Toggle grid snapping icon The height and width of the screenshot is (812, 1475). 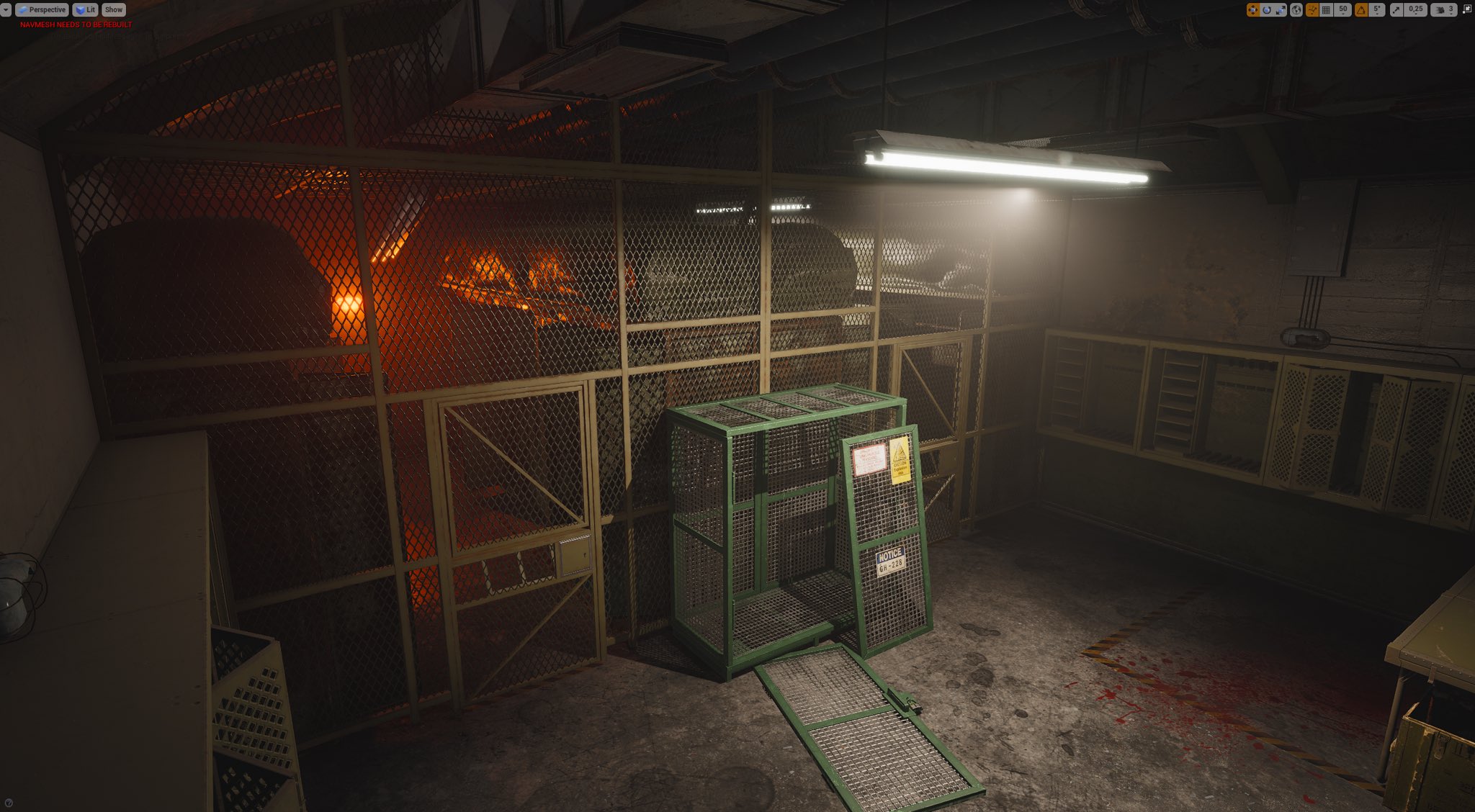click(1327, 10)
